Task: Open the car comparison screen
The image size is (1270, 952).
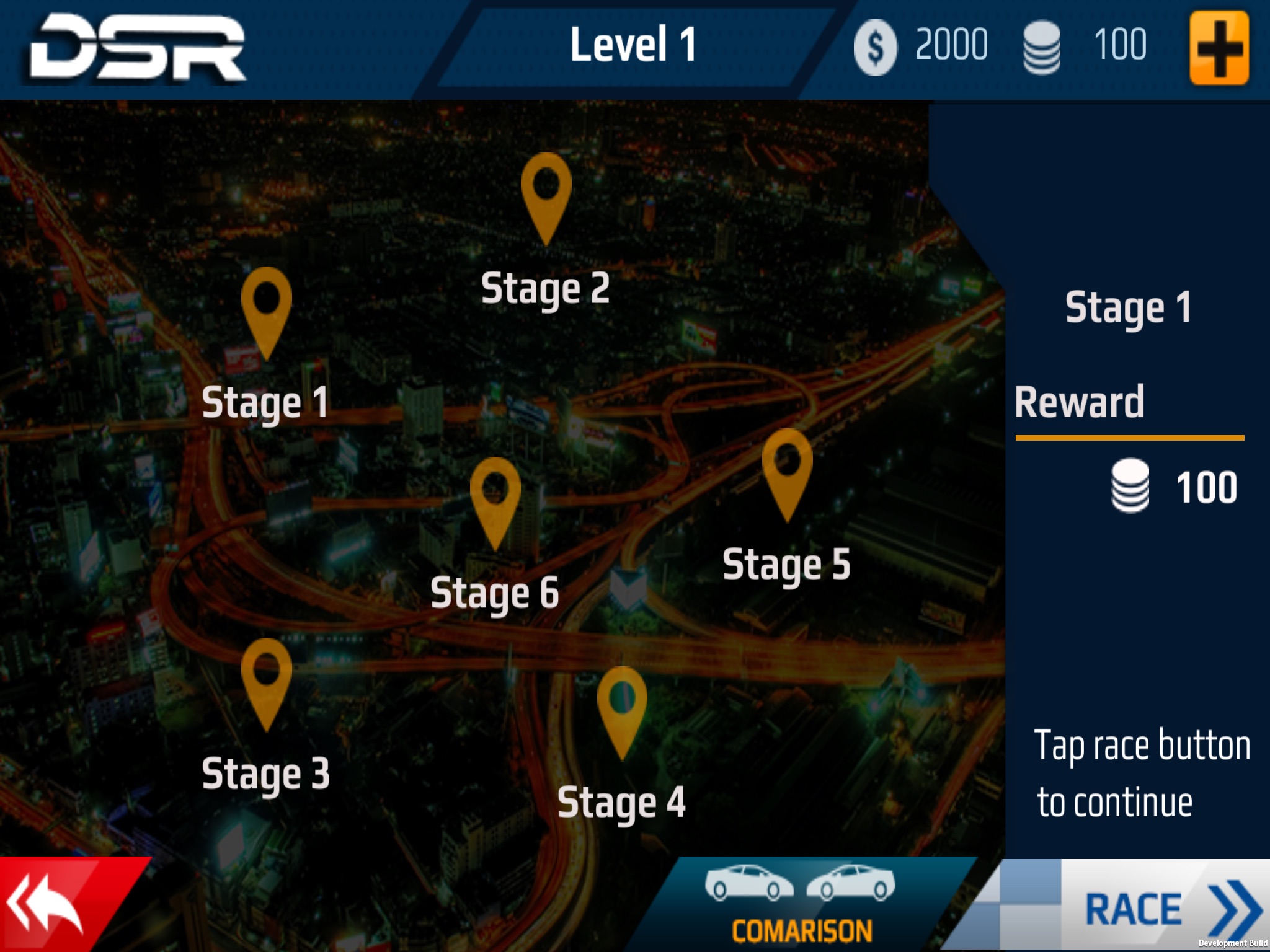Action: point(801,905)
